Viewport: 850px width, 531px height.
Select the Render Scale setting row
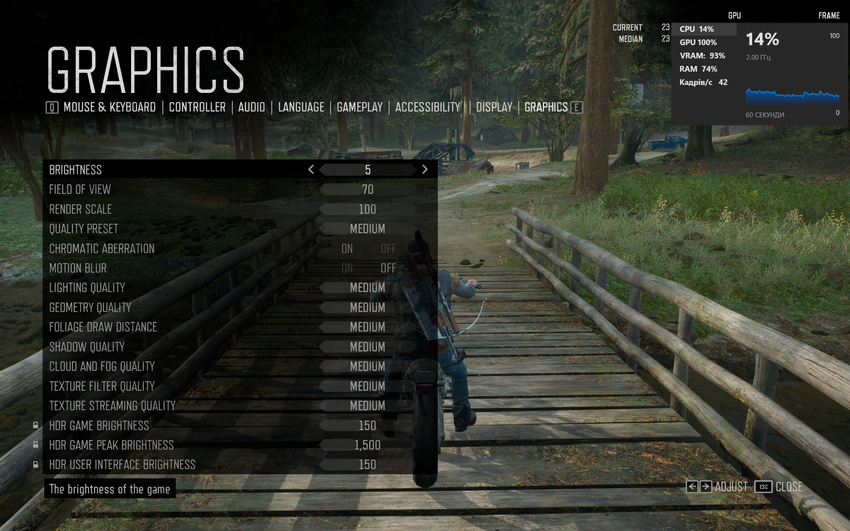tap(240, 209)
